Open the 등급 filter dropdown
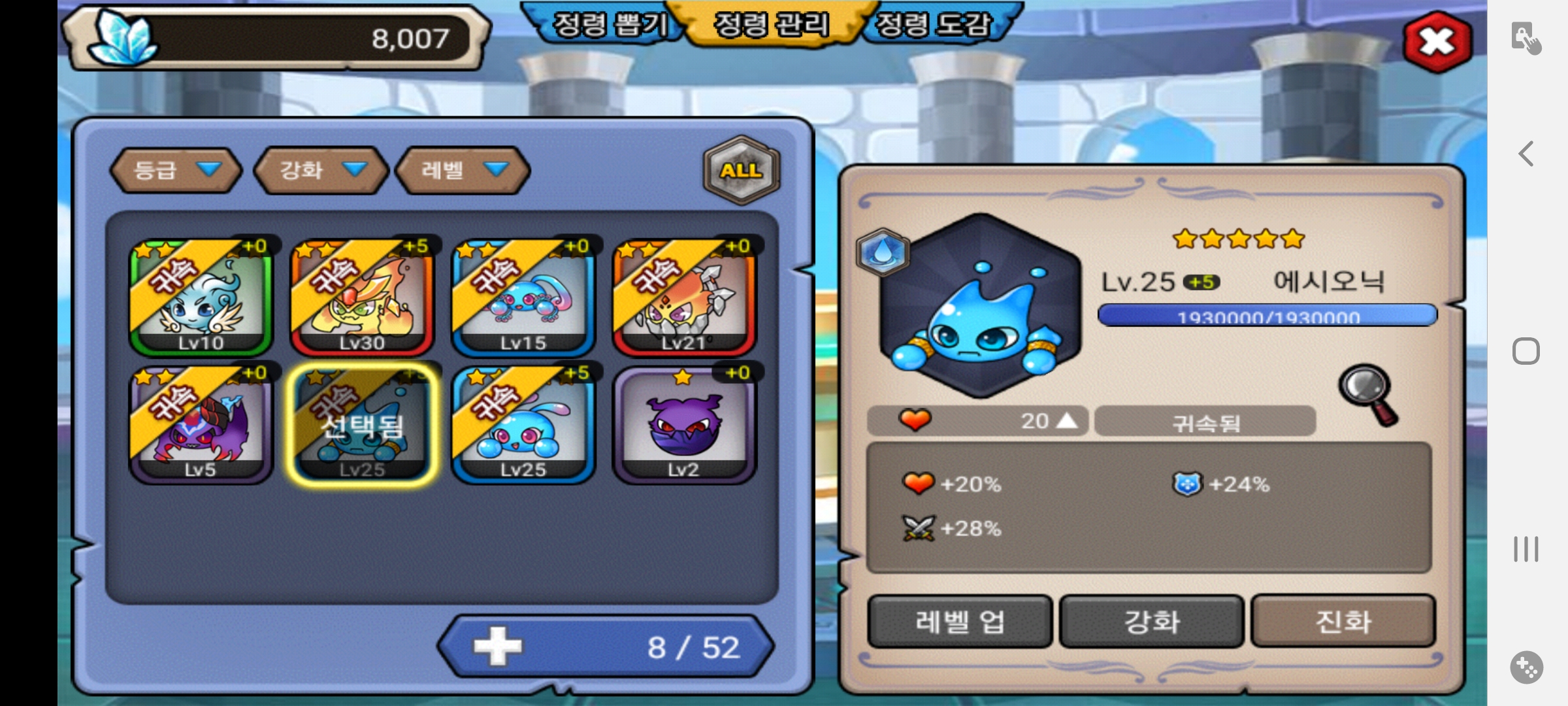 point(176,170)
